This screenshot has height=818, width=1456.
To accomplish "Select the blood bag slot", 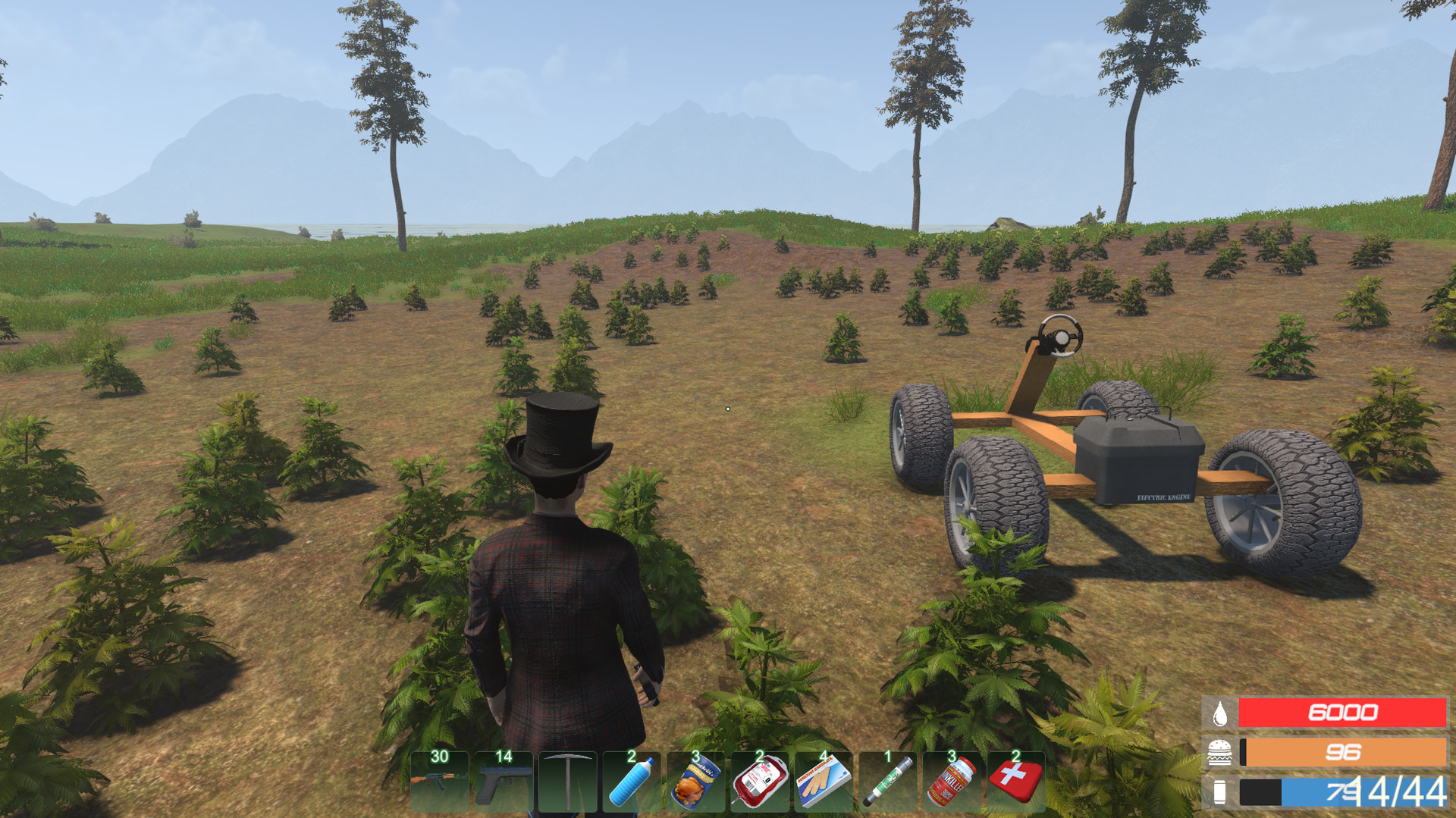I will pos(759,782).
